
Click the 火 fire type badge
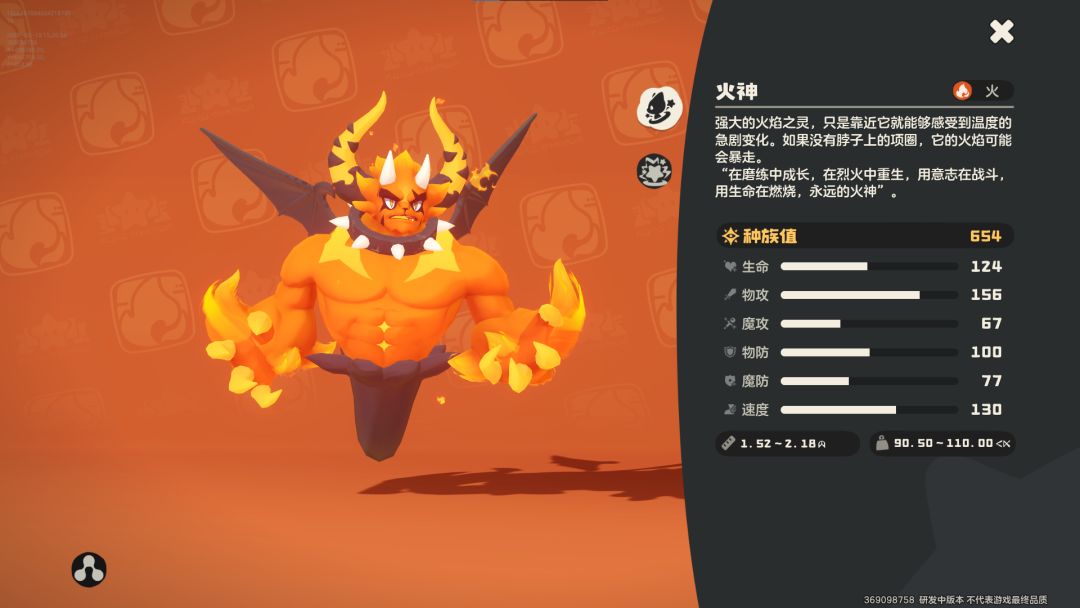coord(982,91)
